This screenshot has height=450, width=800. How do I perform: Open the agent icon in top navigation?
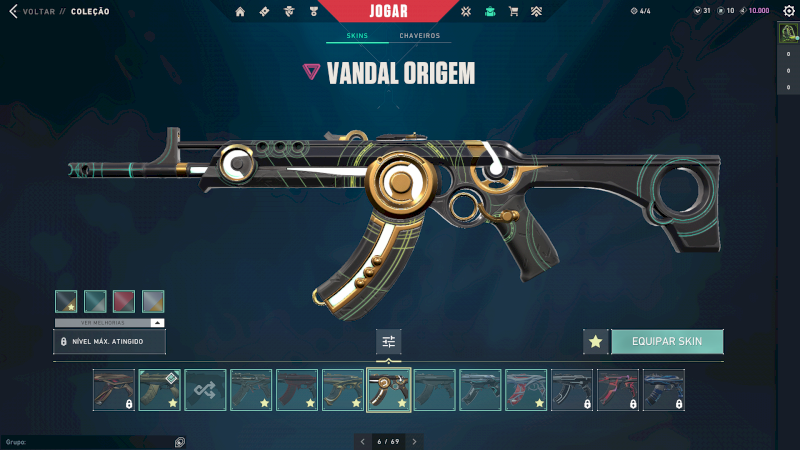288,12
